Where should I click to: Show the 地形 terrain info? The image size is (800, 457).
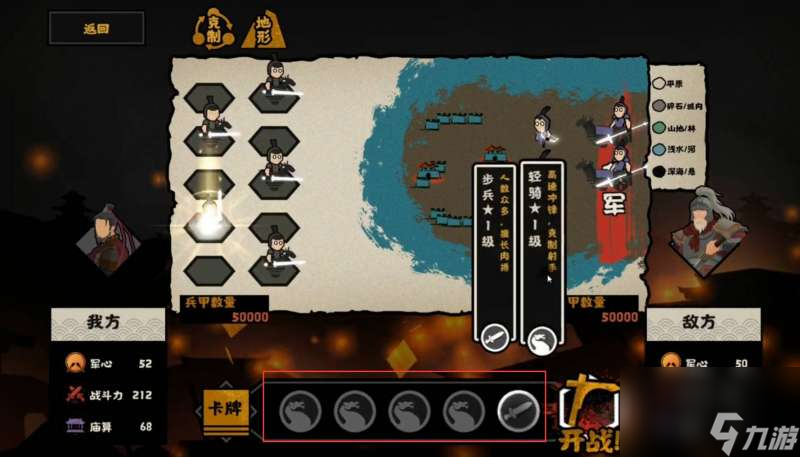[263, 31]
